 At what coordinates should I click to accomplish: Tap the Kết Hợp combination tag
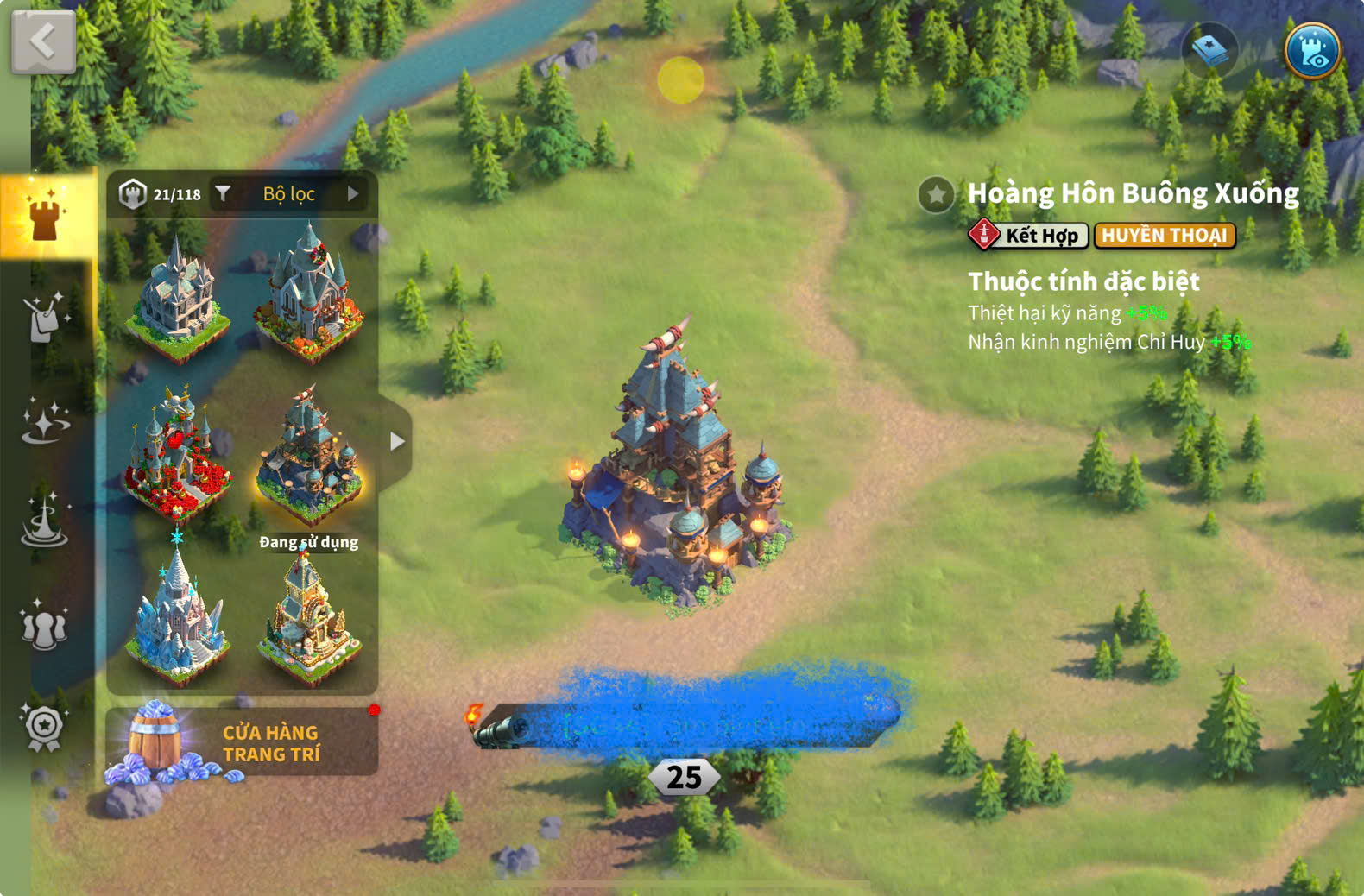point(1028,235)
